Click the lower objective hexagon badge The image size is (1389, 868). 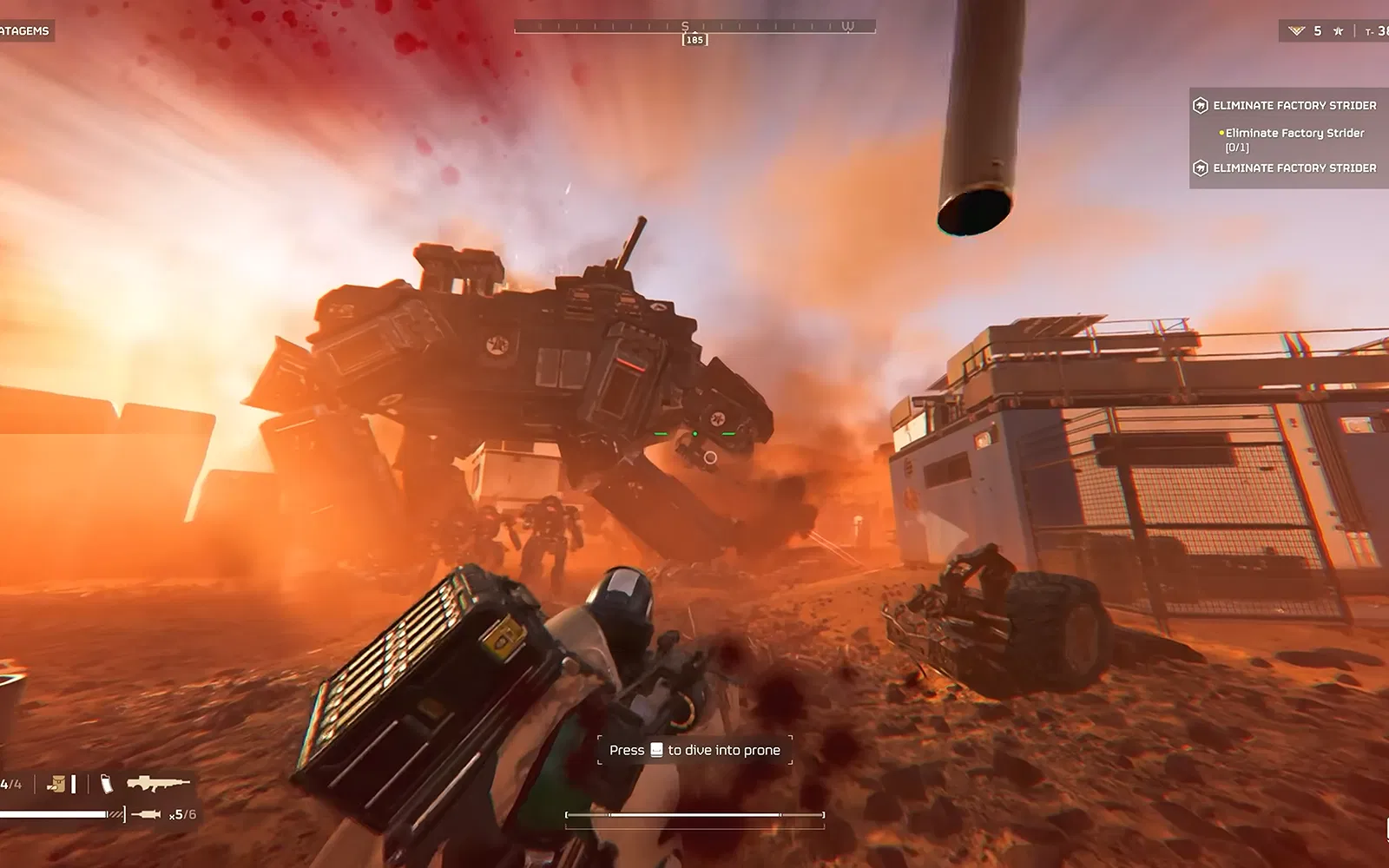(1200, 168)
